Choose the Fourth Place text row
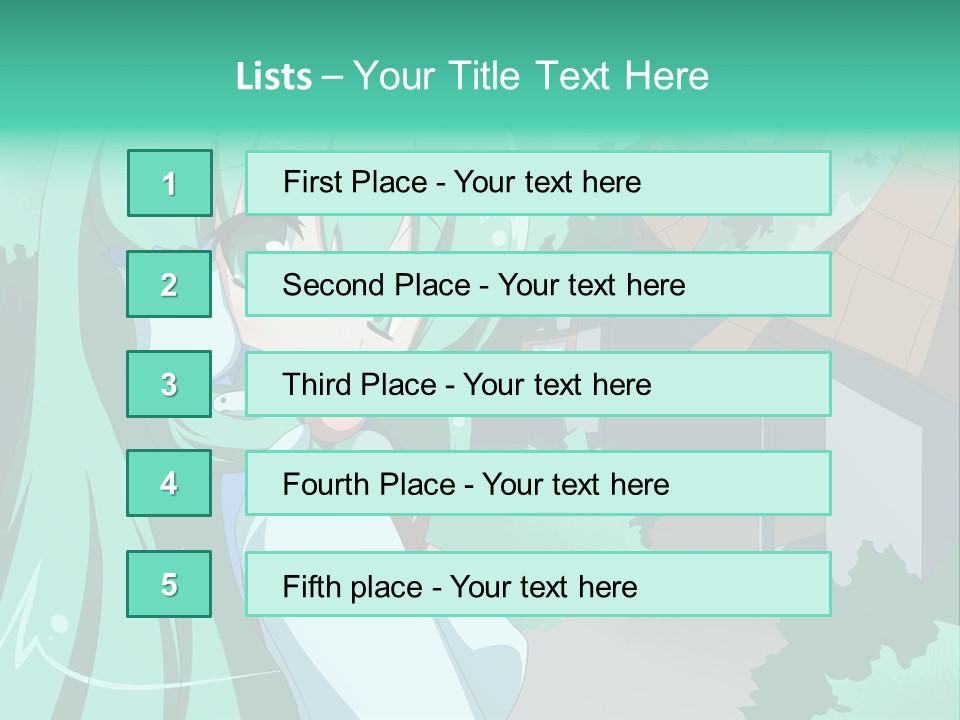 coord(538,484)
